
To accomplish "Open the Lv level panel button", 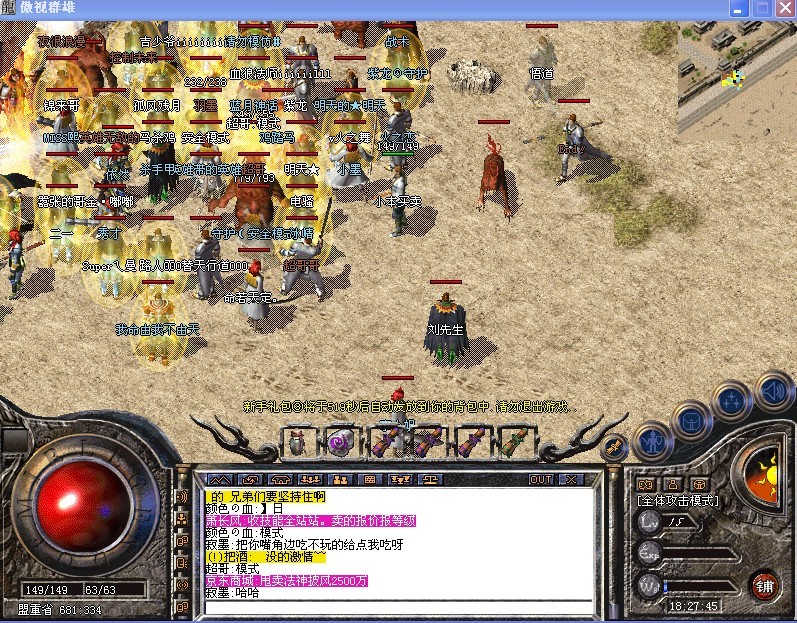I will pos(649,521).
